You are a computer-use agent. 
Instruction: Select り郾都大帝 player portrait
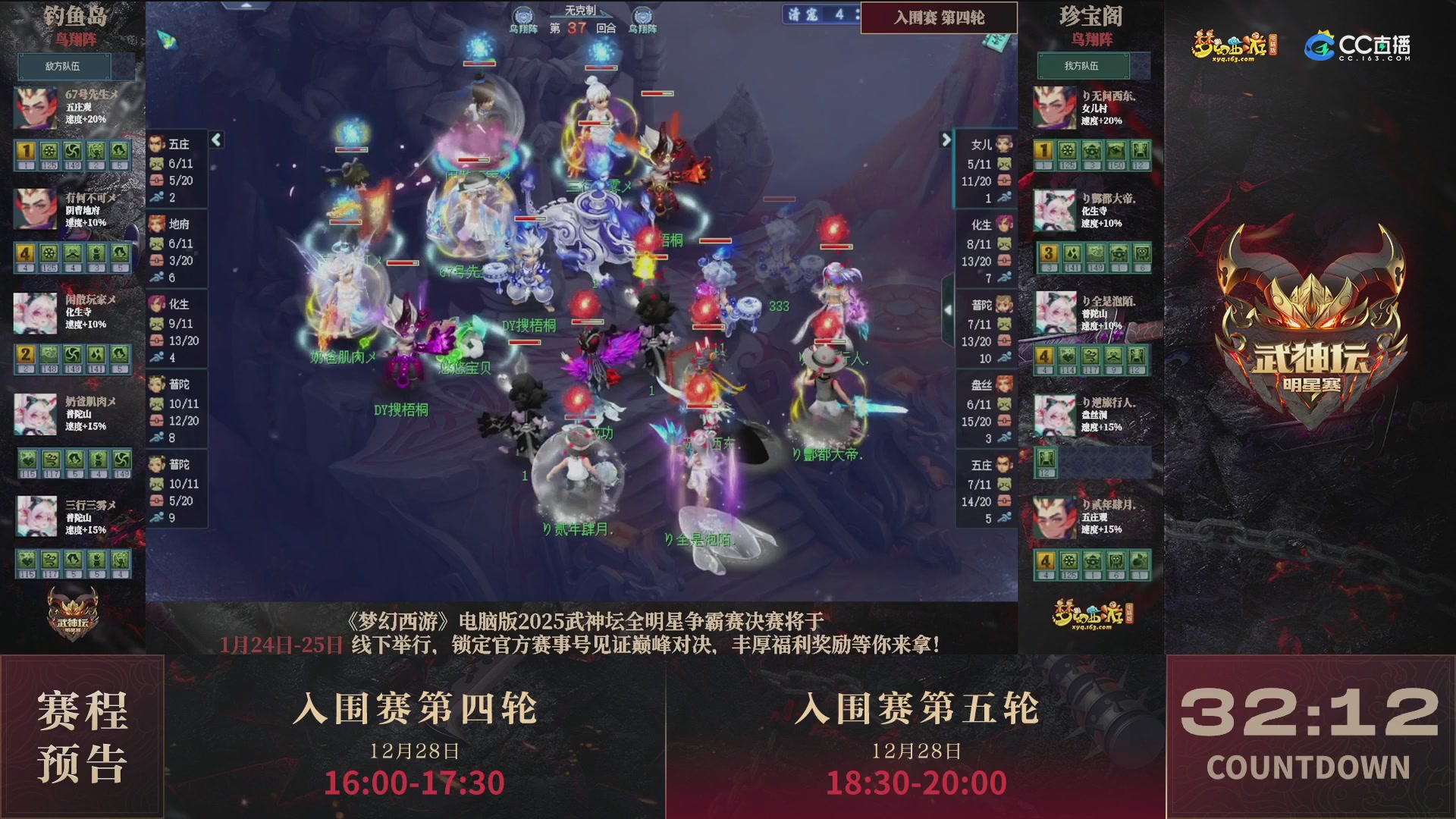[1054, 210]
